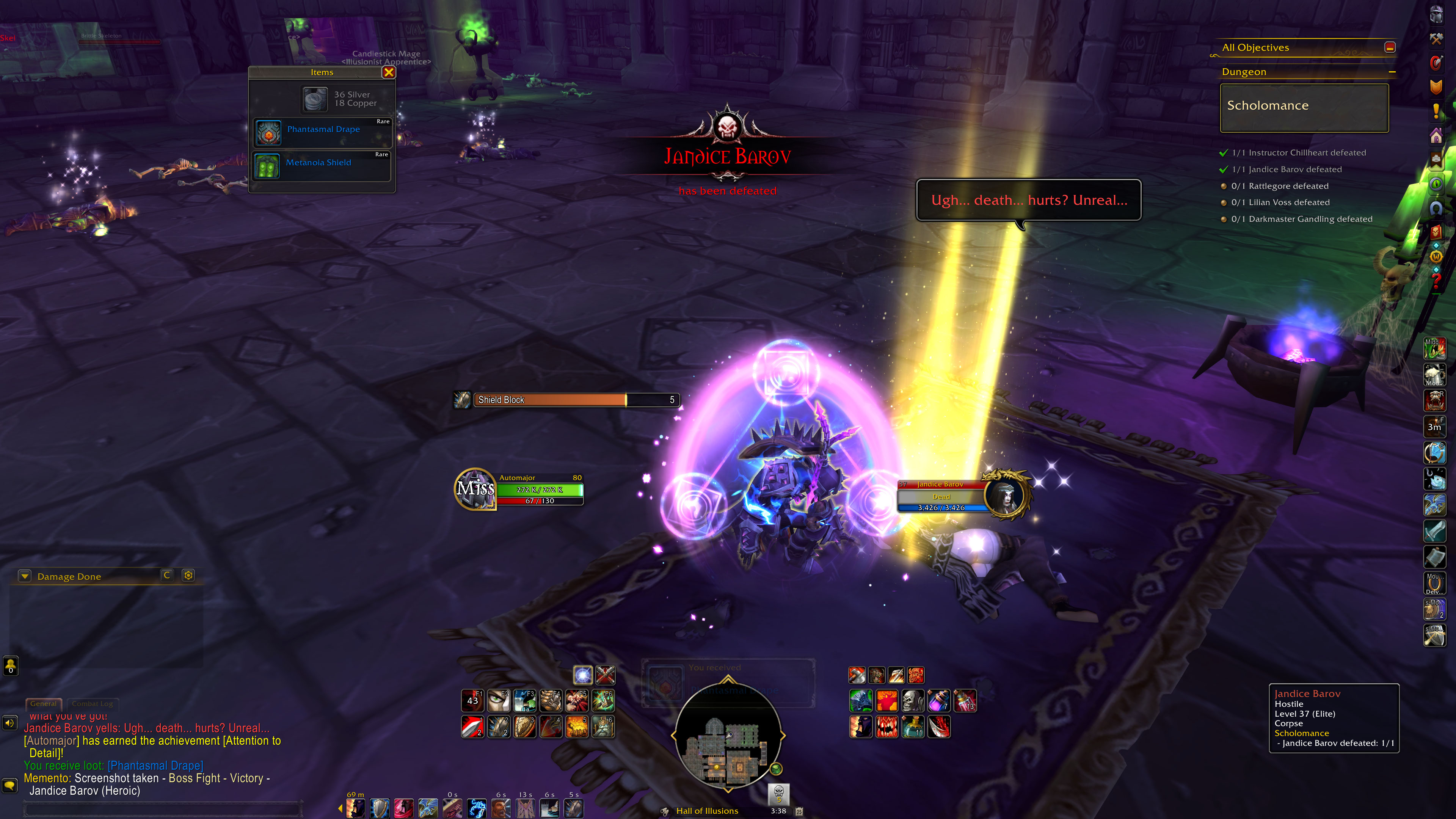Minimize the All Objectives tracker

click(x=1390, y=47)
